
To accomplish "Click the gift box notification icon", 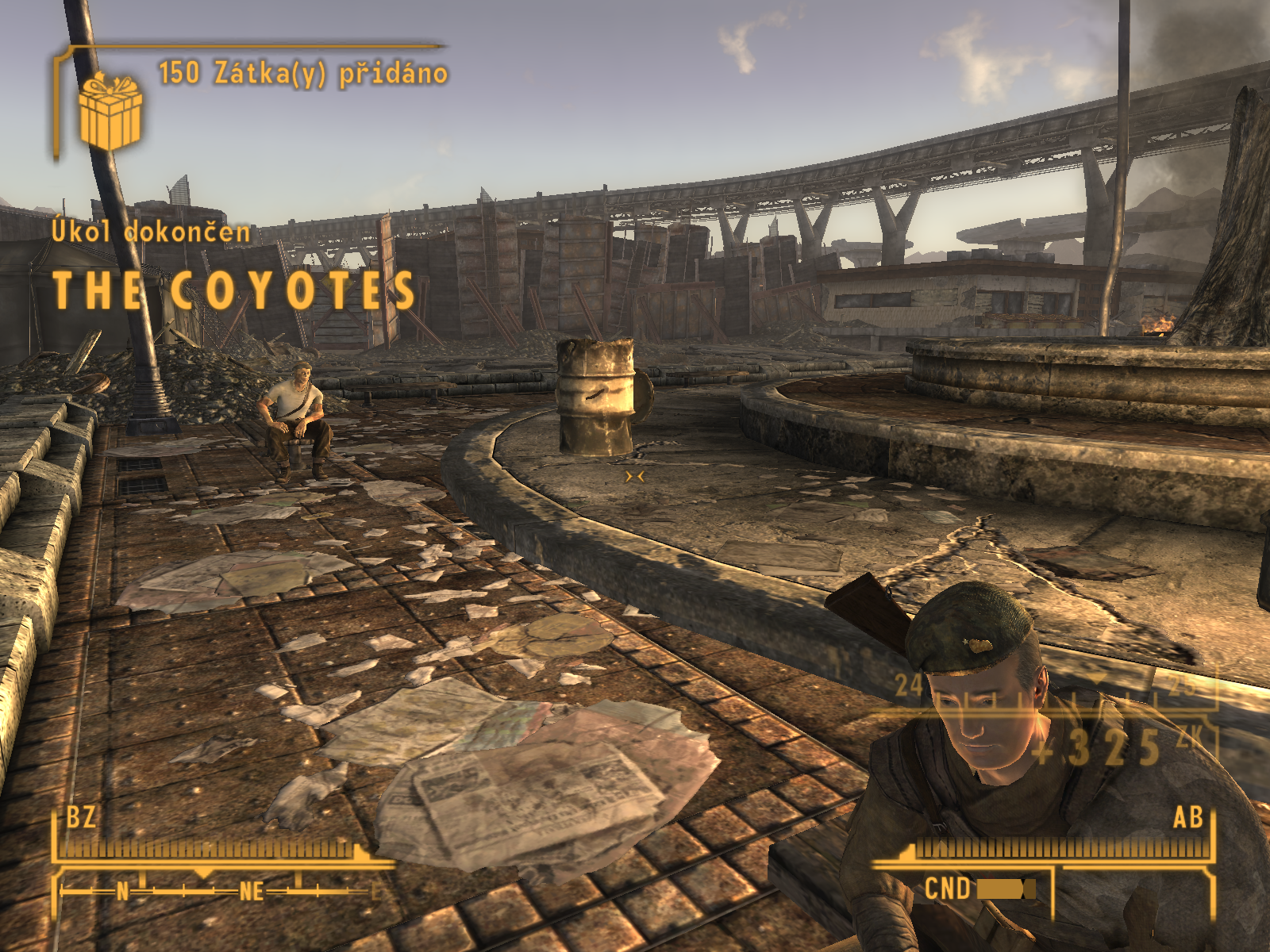I will pyautogui.click(x=110, y=111).
